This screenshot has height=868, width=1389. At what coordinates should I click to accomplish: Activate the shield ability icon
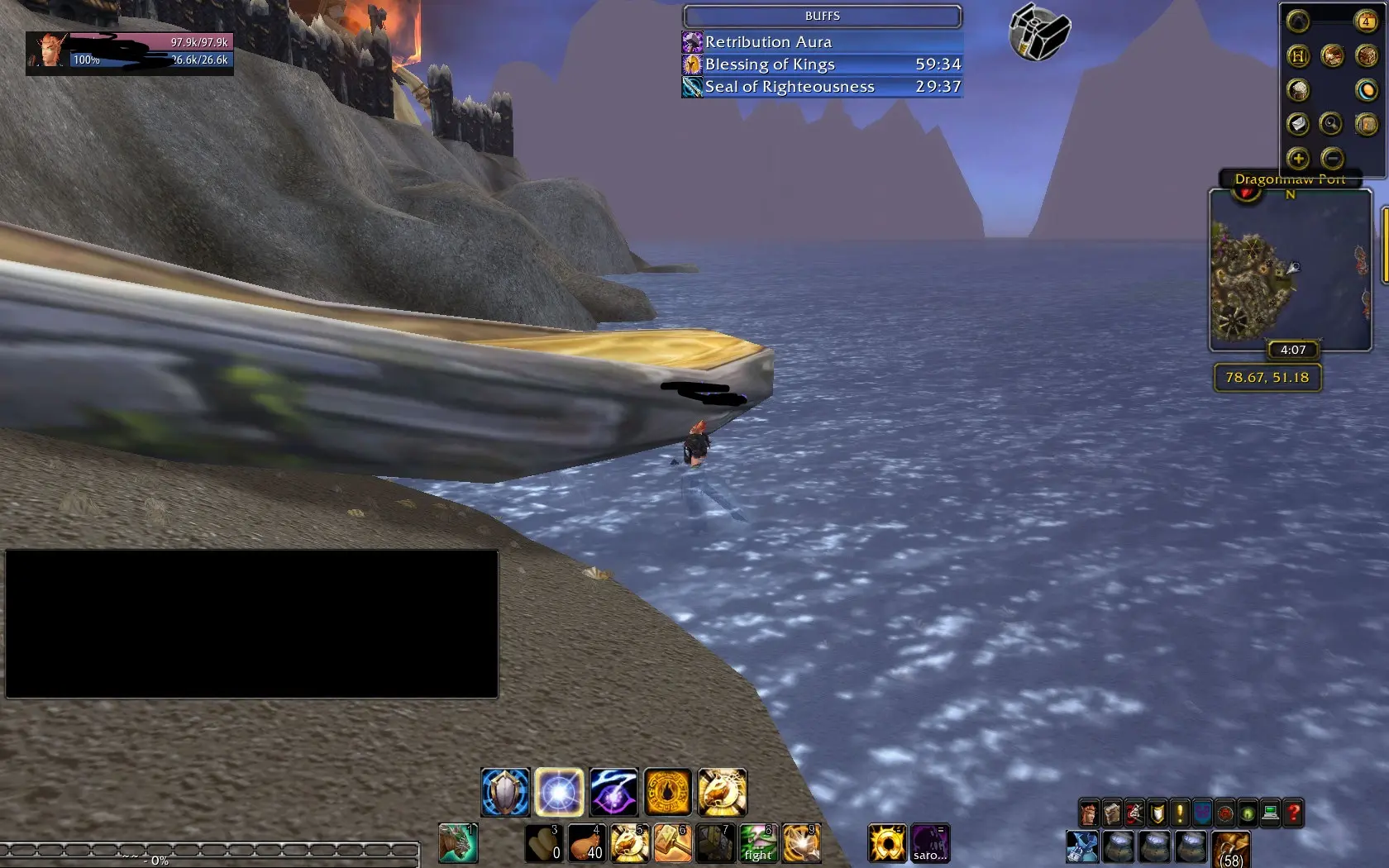pyautogui.click(x=505, y=792)
